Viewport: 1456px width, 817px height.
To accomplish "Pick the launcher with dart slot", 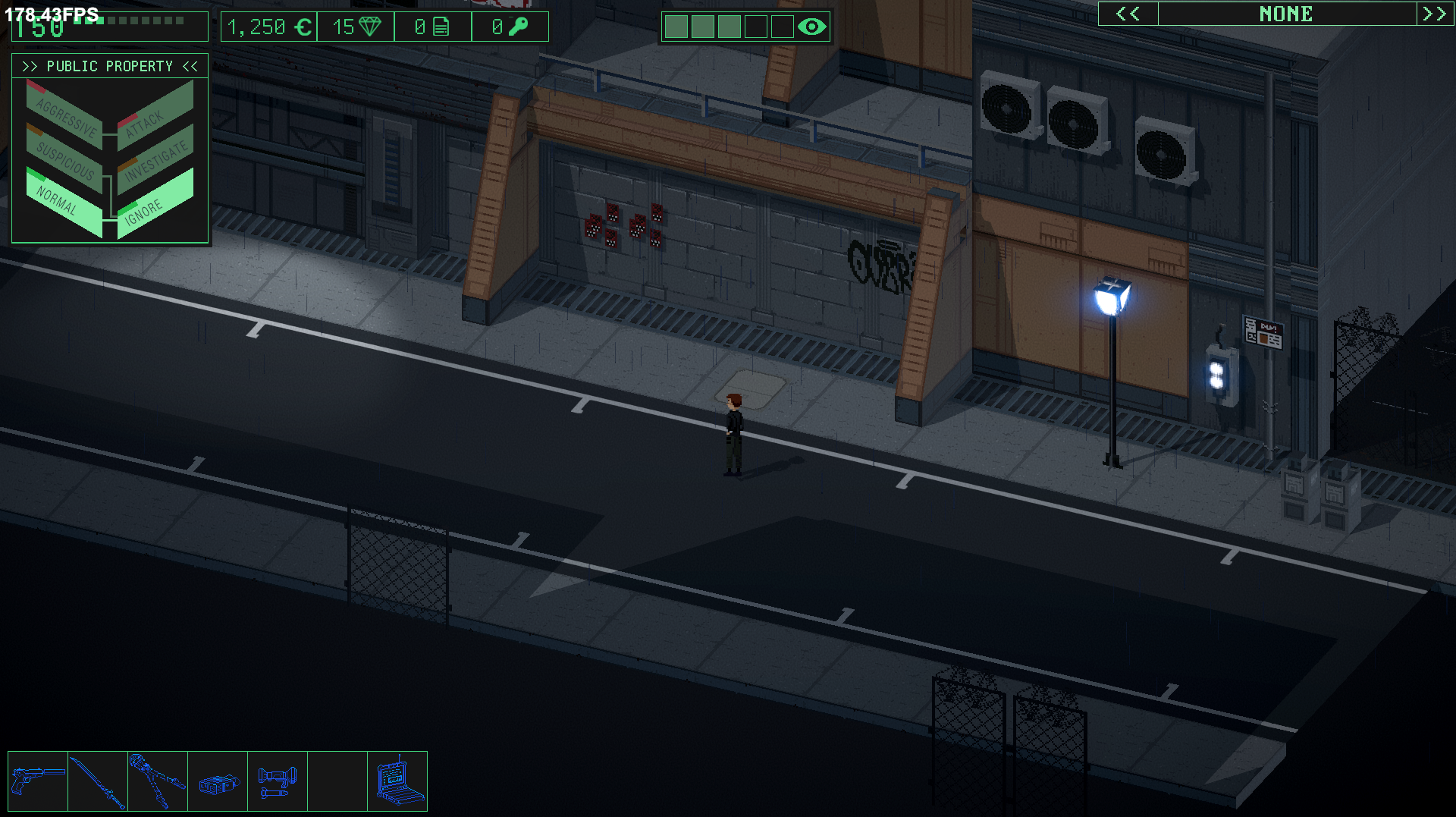I will pos(278,781).
